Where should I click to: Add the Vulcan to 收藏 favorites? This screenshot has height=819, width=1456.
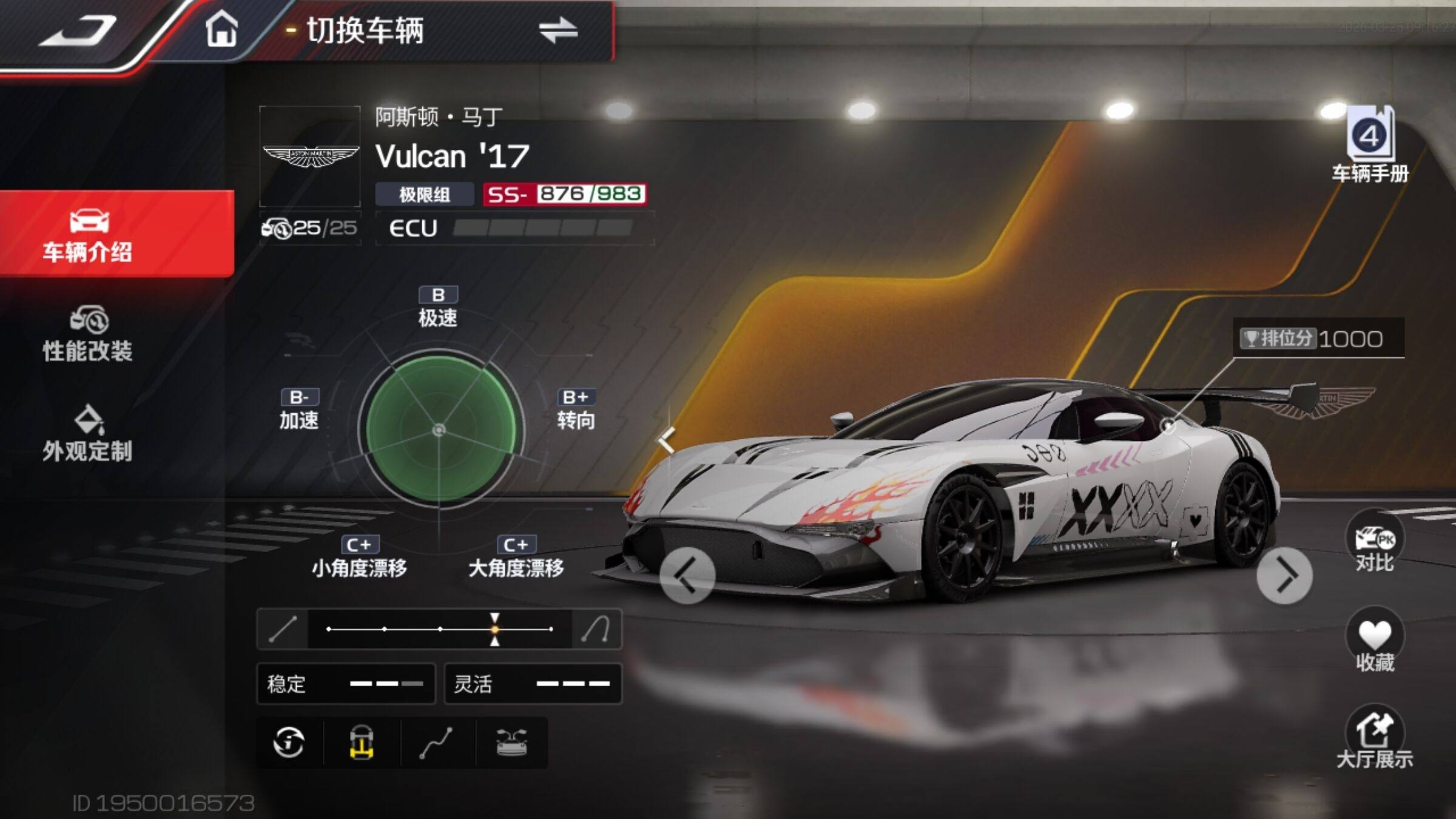(x=1375, y=641)
